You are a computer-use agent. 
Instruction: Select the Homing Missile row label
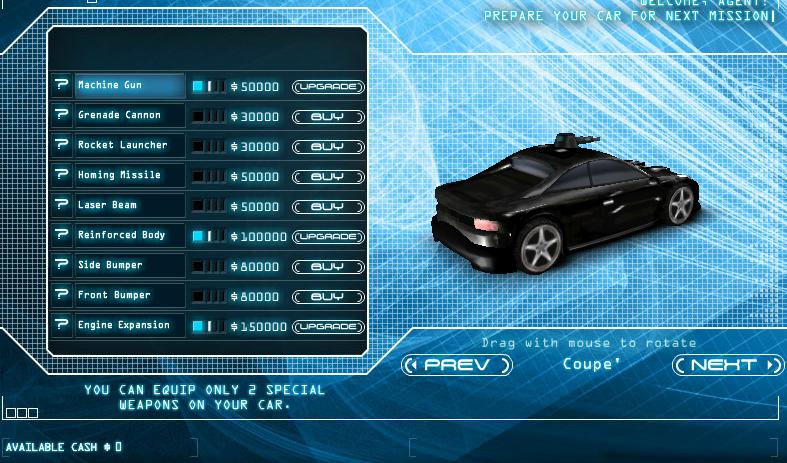tap(130, 176)
